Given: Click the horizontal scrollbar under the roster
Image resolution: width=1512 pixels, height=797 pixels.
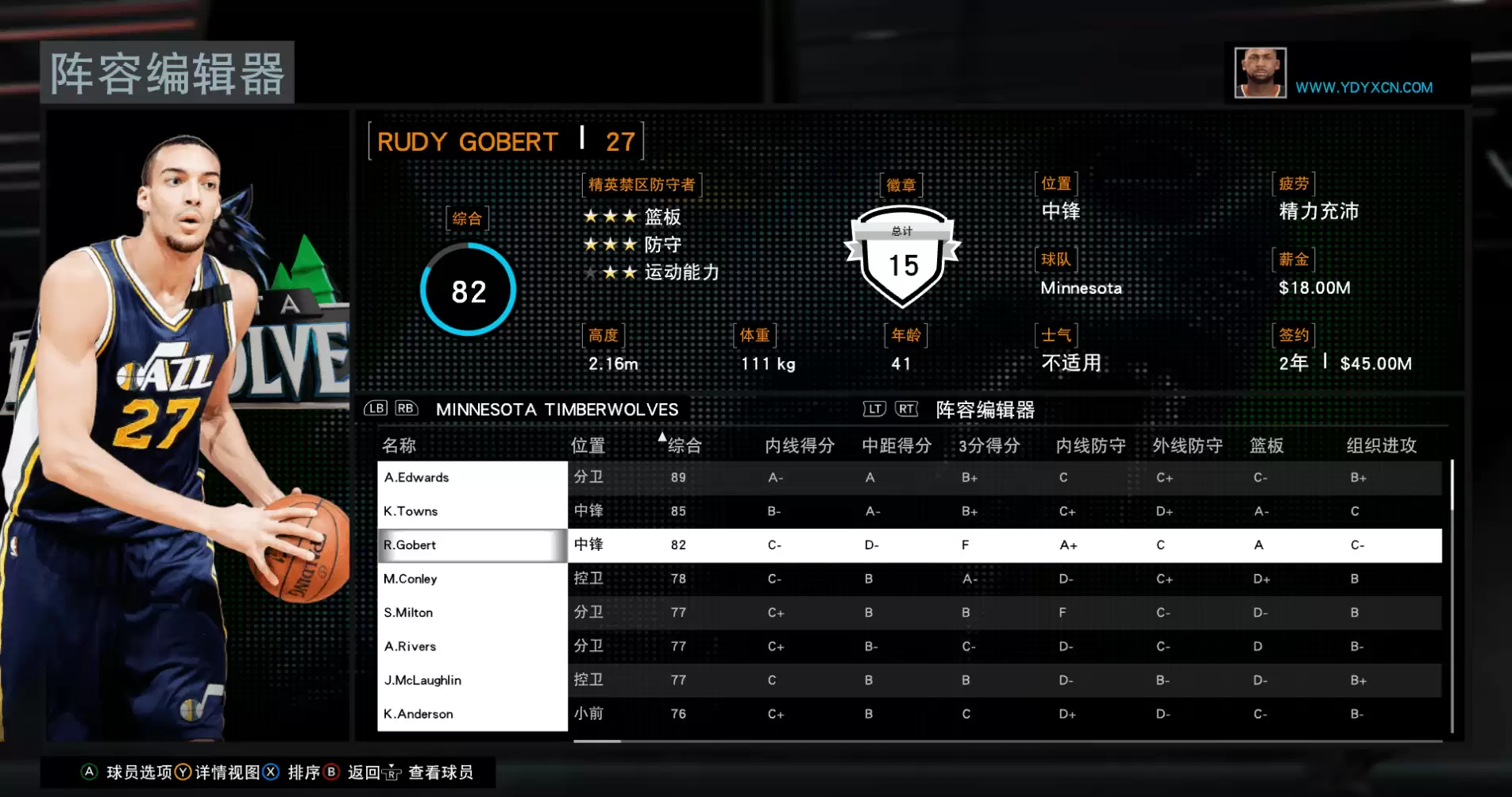Looking at the screenshot, I should pyautogui.click(x=597, y=741).
